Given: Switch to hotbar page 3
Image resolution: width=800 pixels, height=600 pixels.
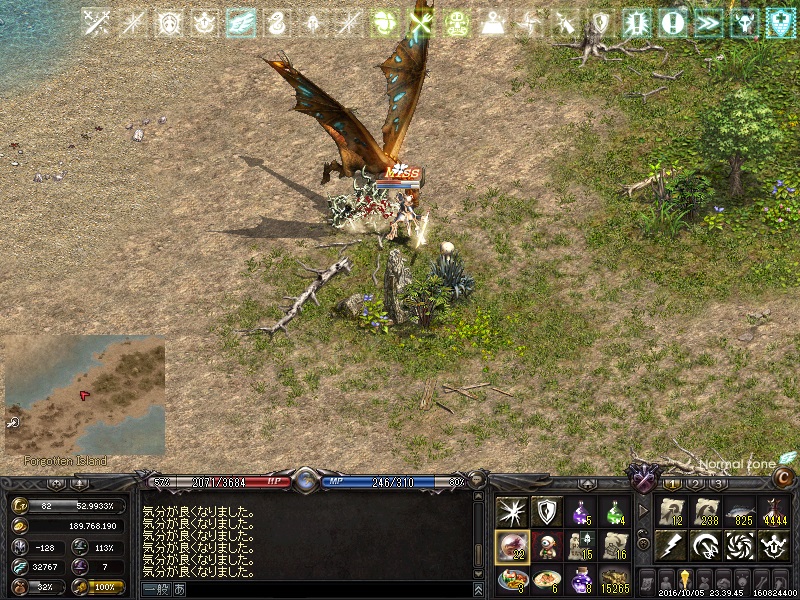Looking at the screenshot, I should tap(719, 484).
